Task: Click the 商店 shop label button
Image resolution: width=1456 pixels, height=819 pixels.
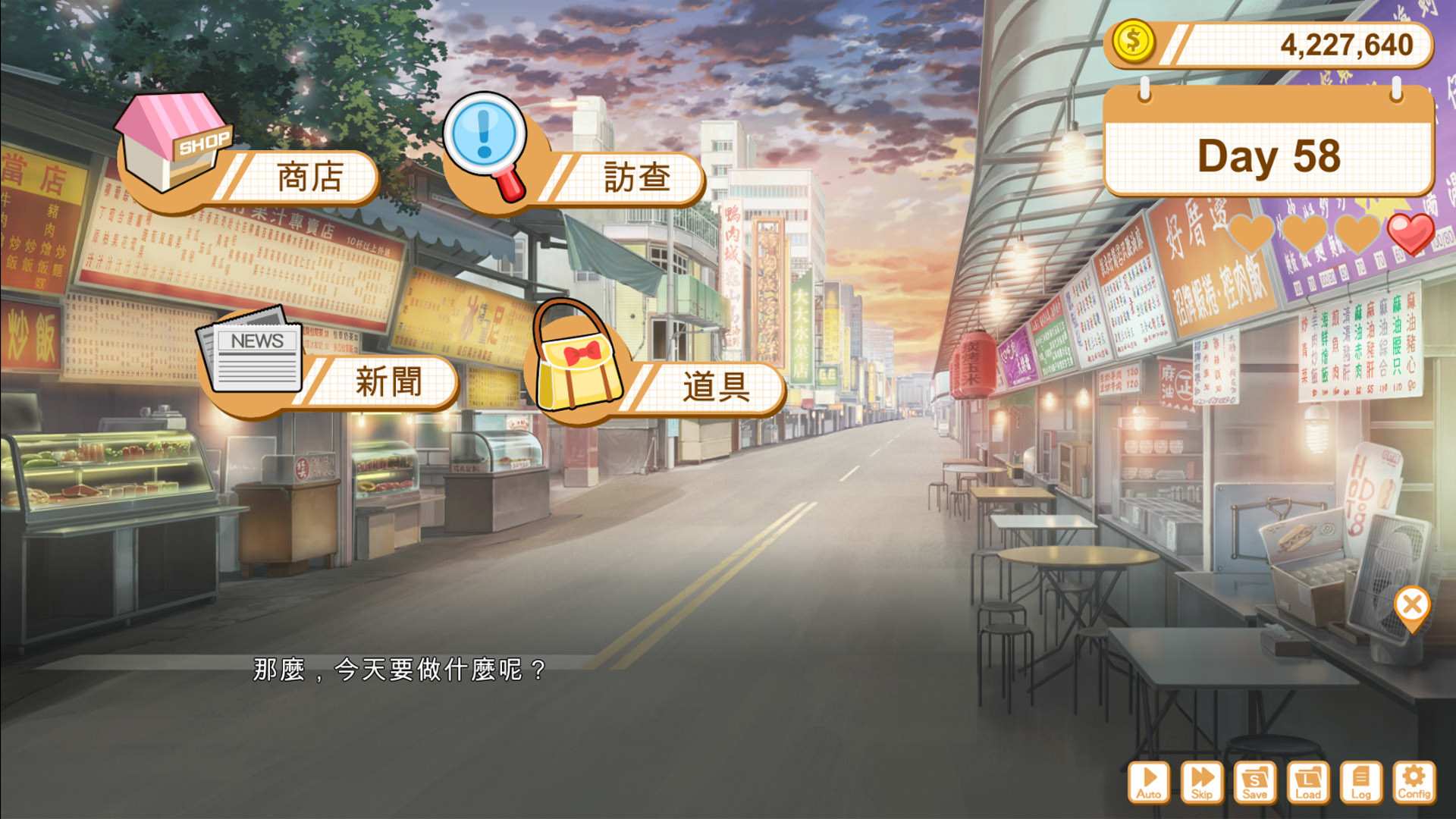Action: pyautogui.click(x=311, y=175)
